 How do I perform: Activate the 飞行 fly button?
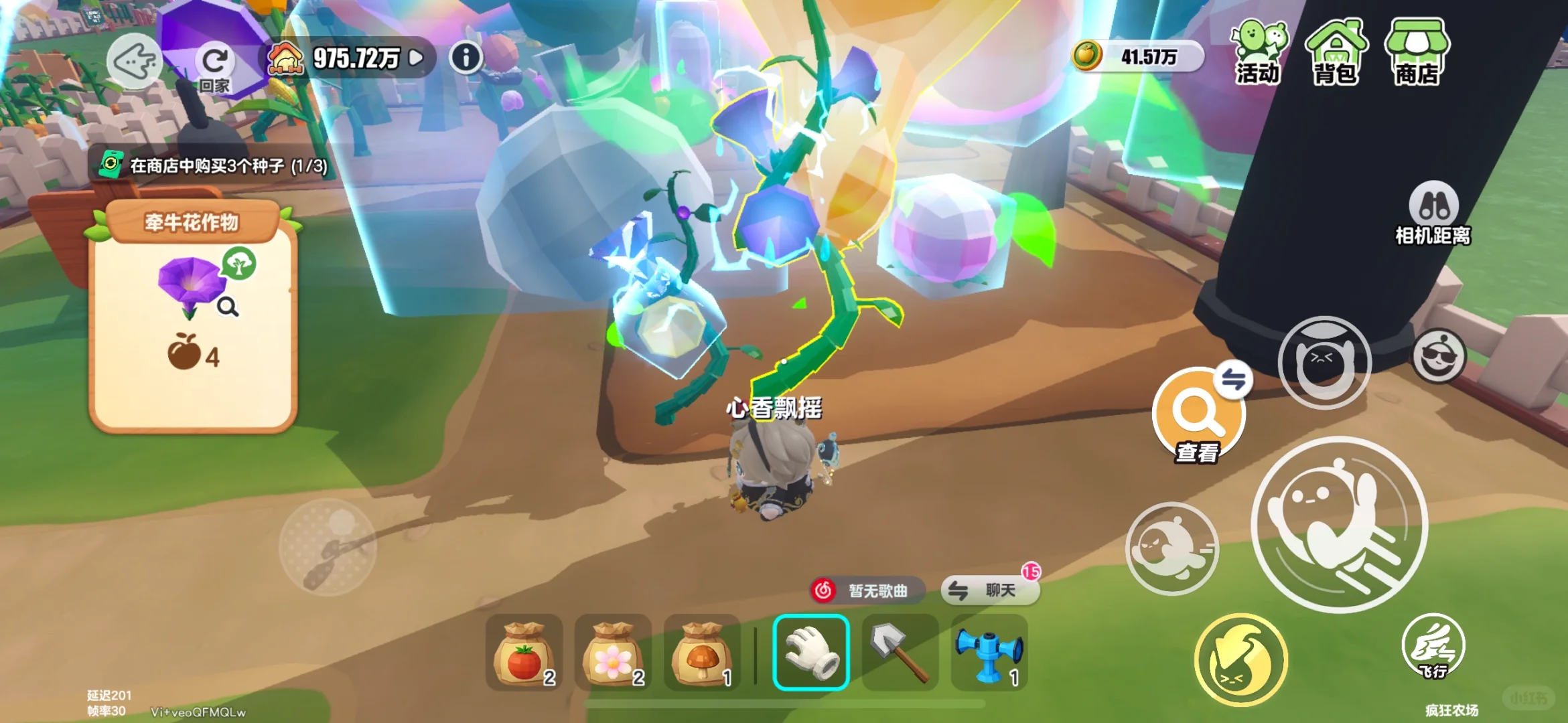(1433, 647)
